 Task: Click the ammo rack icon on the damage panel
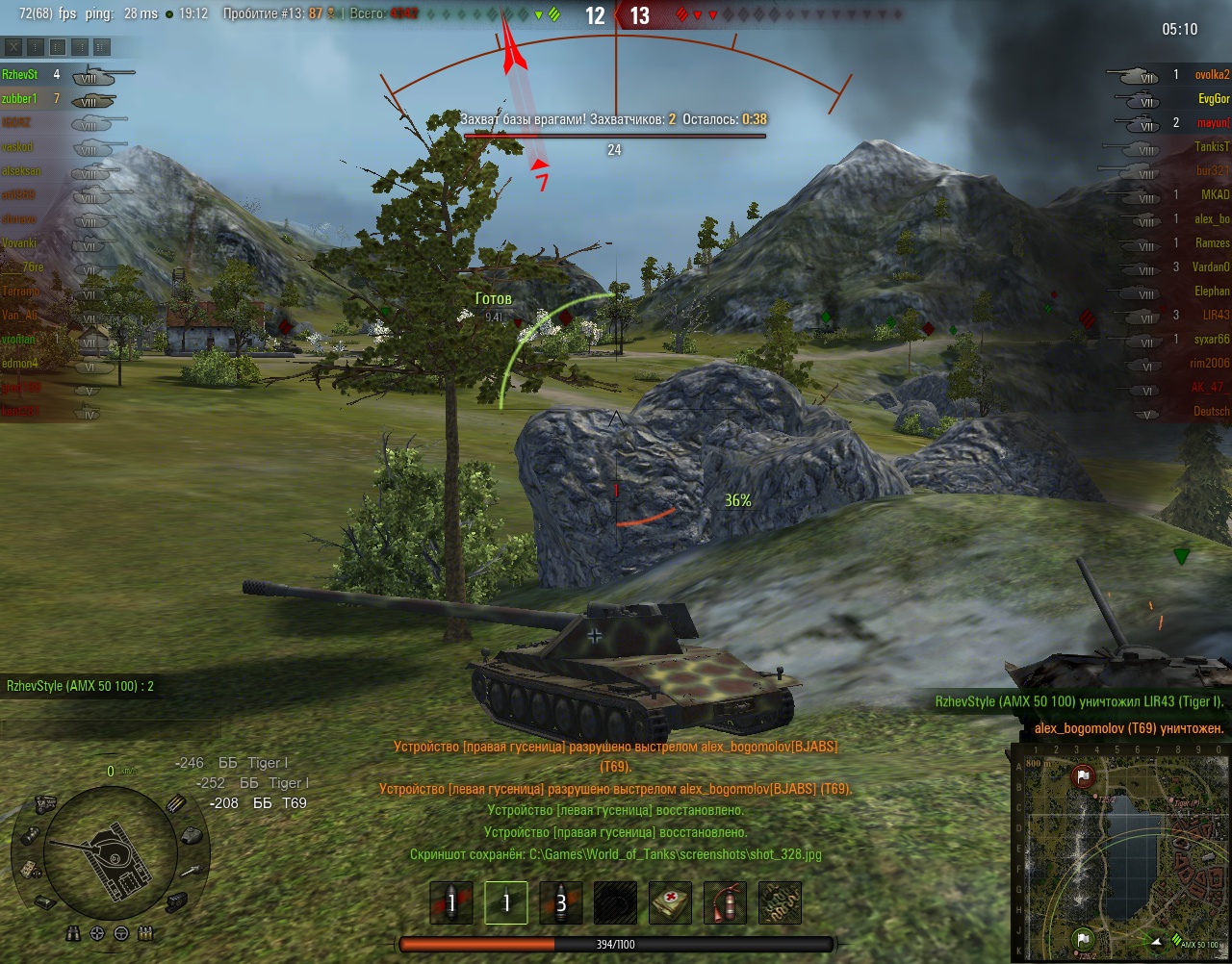click(174, 804)
